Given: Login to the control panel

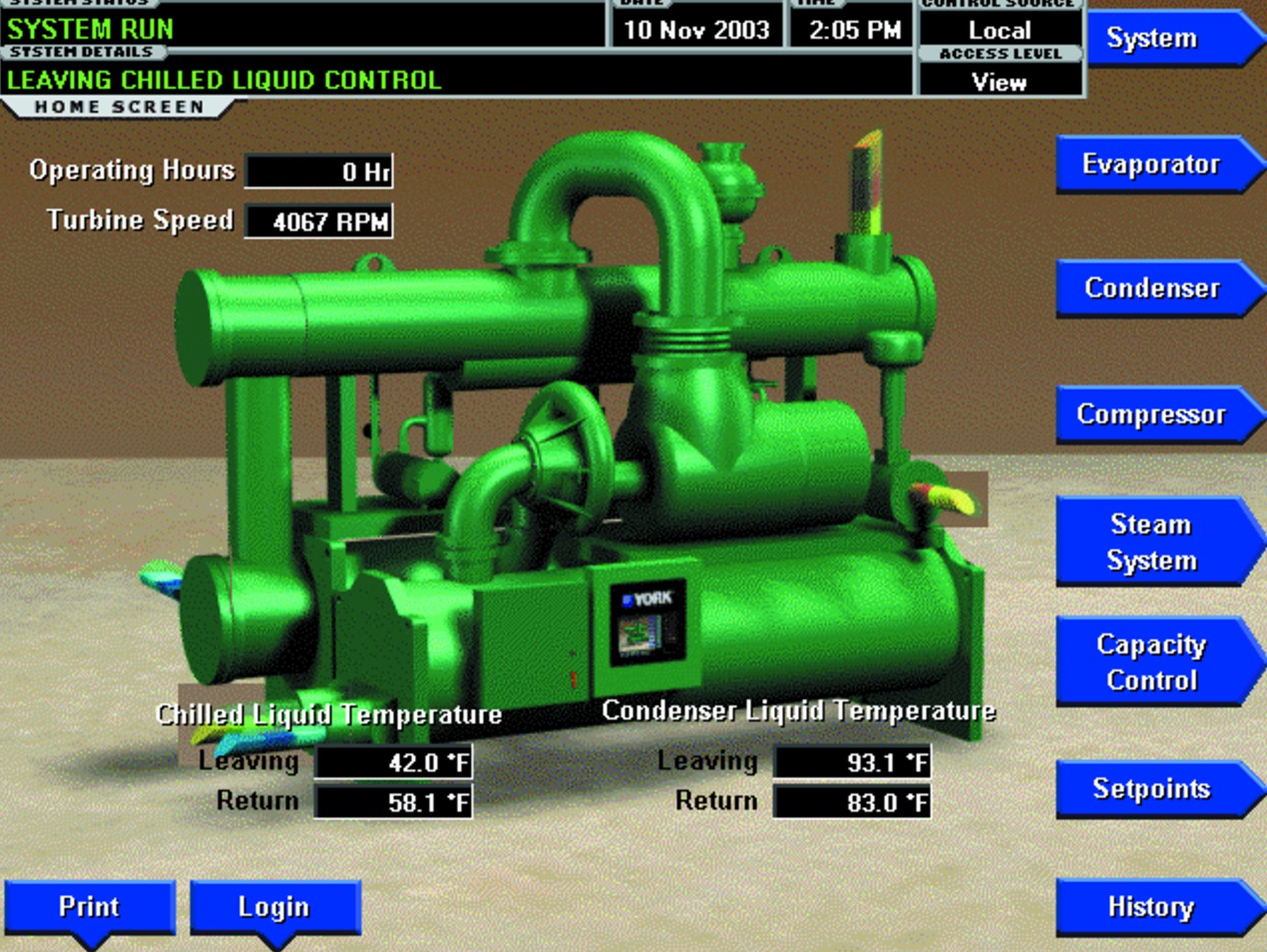Looking at the screenshot, I should [x=274, y=907].
